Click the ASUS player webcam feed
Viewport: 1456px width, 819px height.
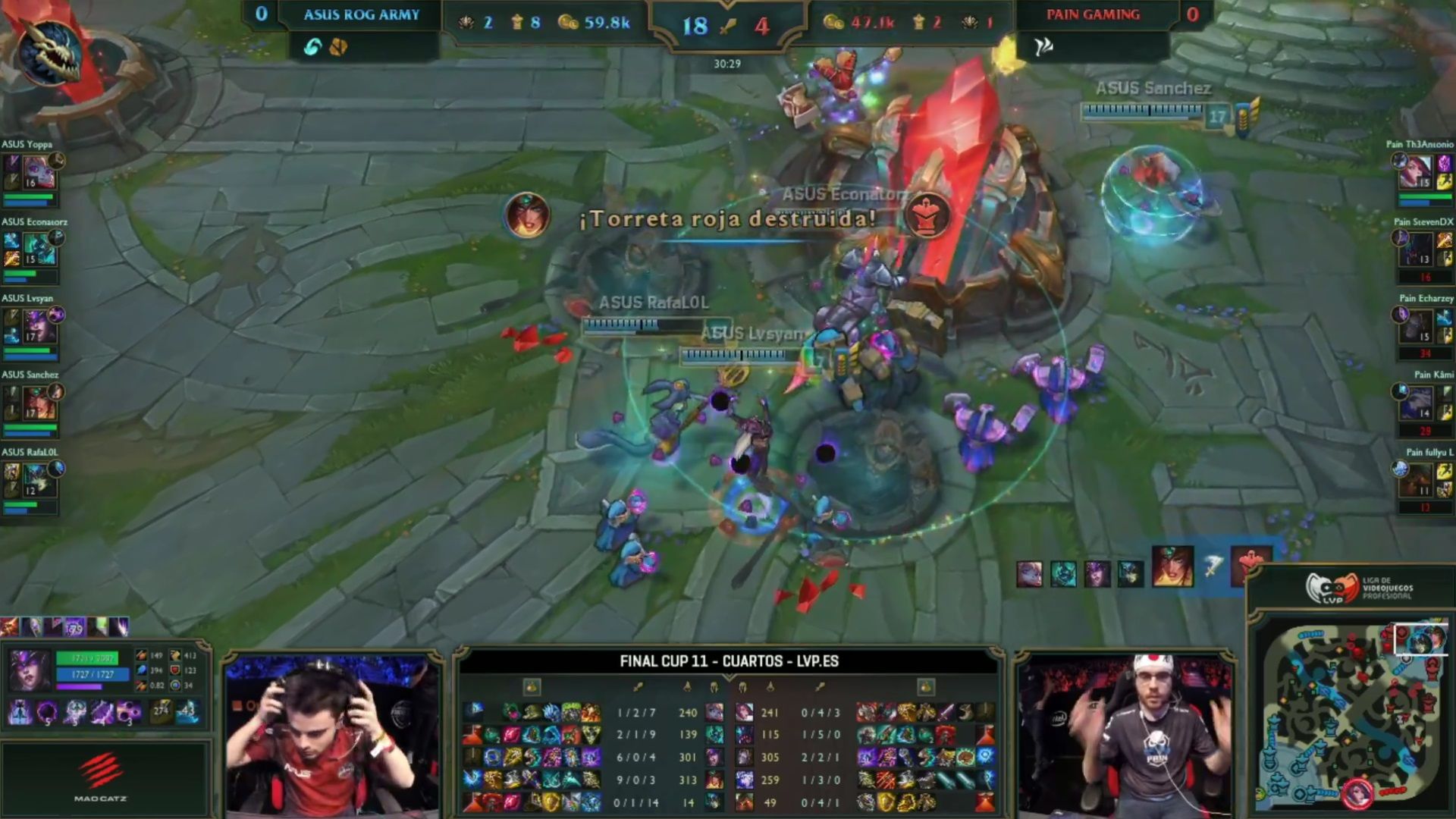click(x=332, y=734)
